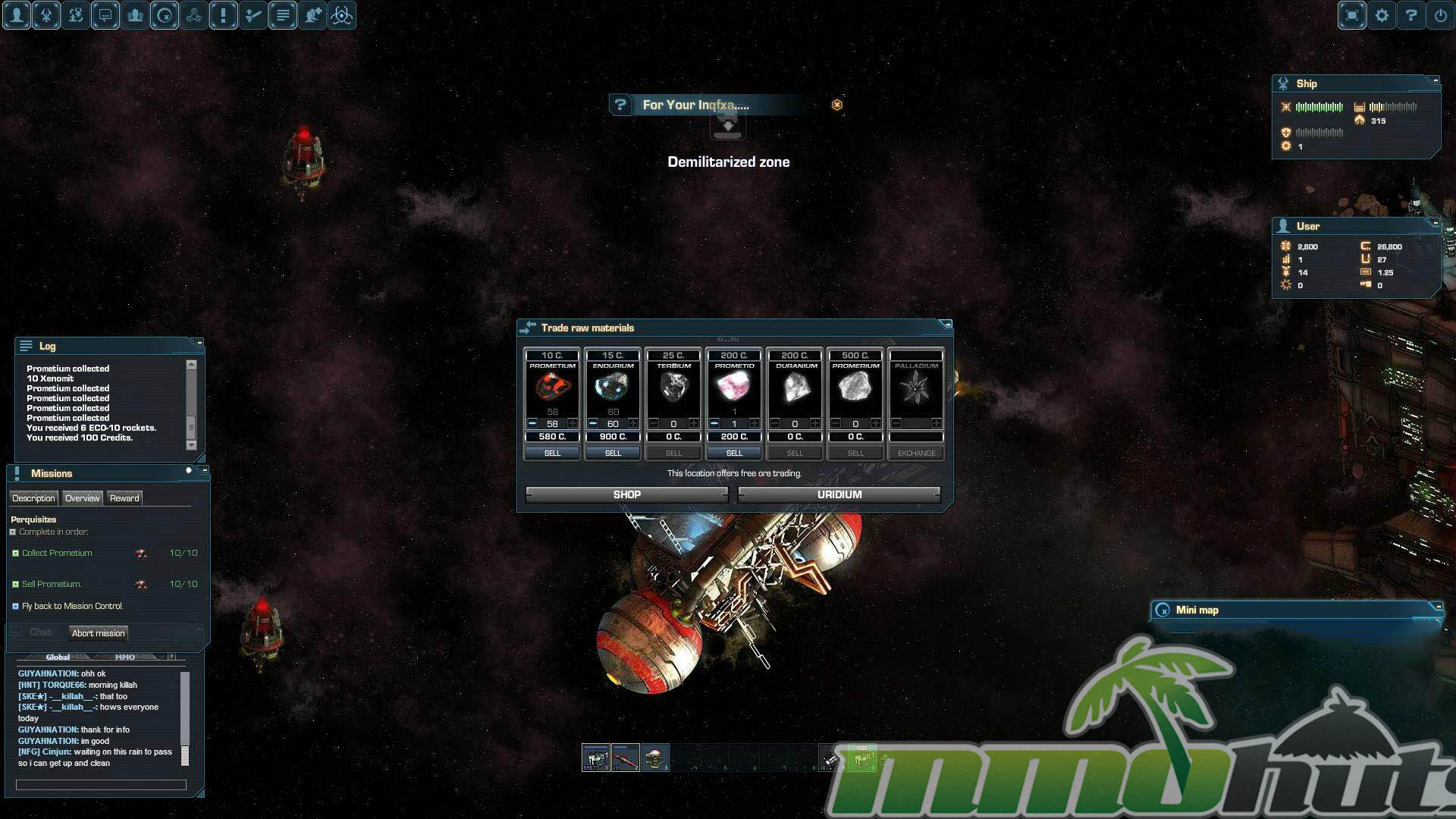
Task: Switch chat to the MMO channel
Action: click(x=125, y=657)
